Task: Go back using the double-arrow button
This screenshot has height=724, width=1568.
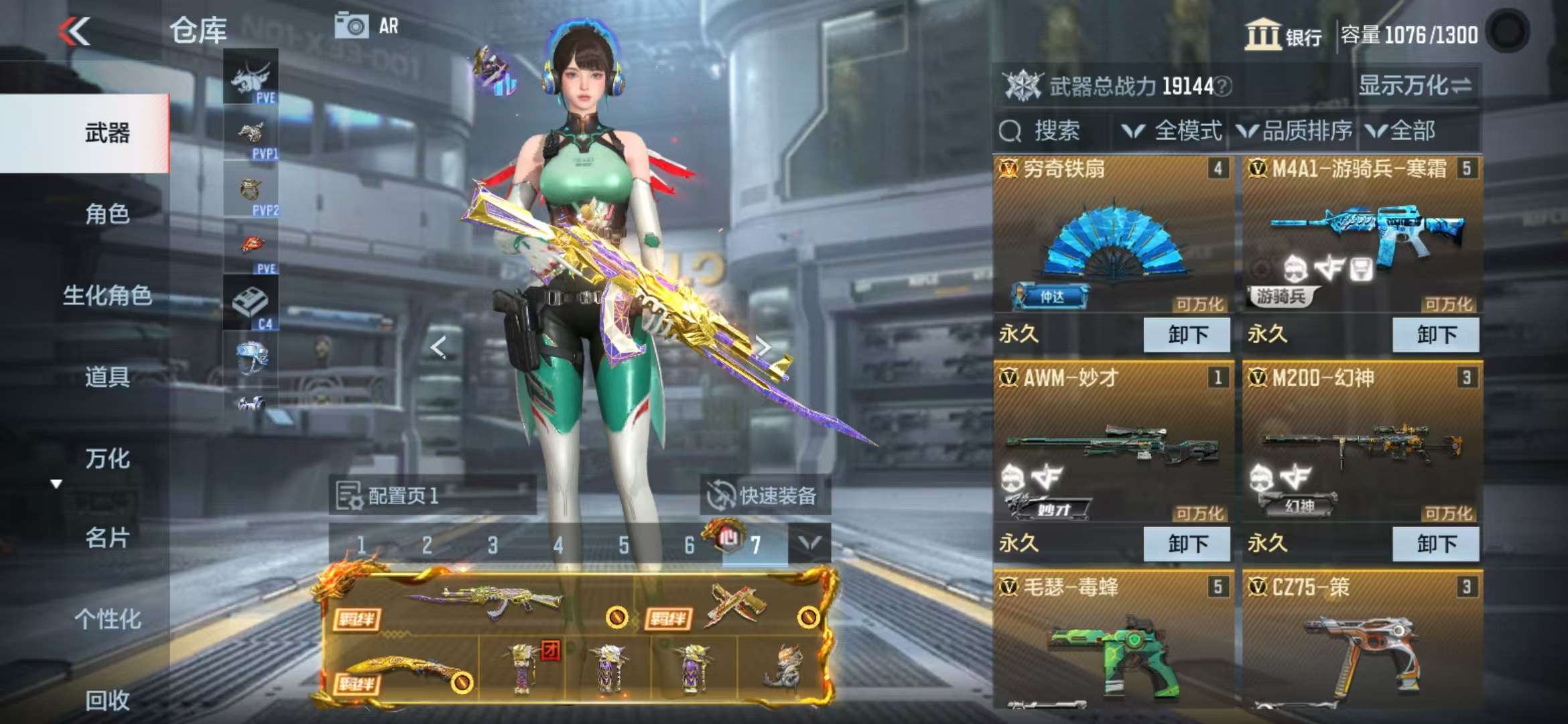Action: [x=74, y=32]
